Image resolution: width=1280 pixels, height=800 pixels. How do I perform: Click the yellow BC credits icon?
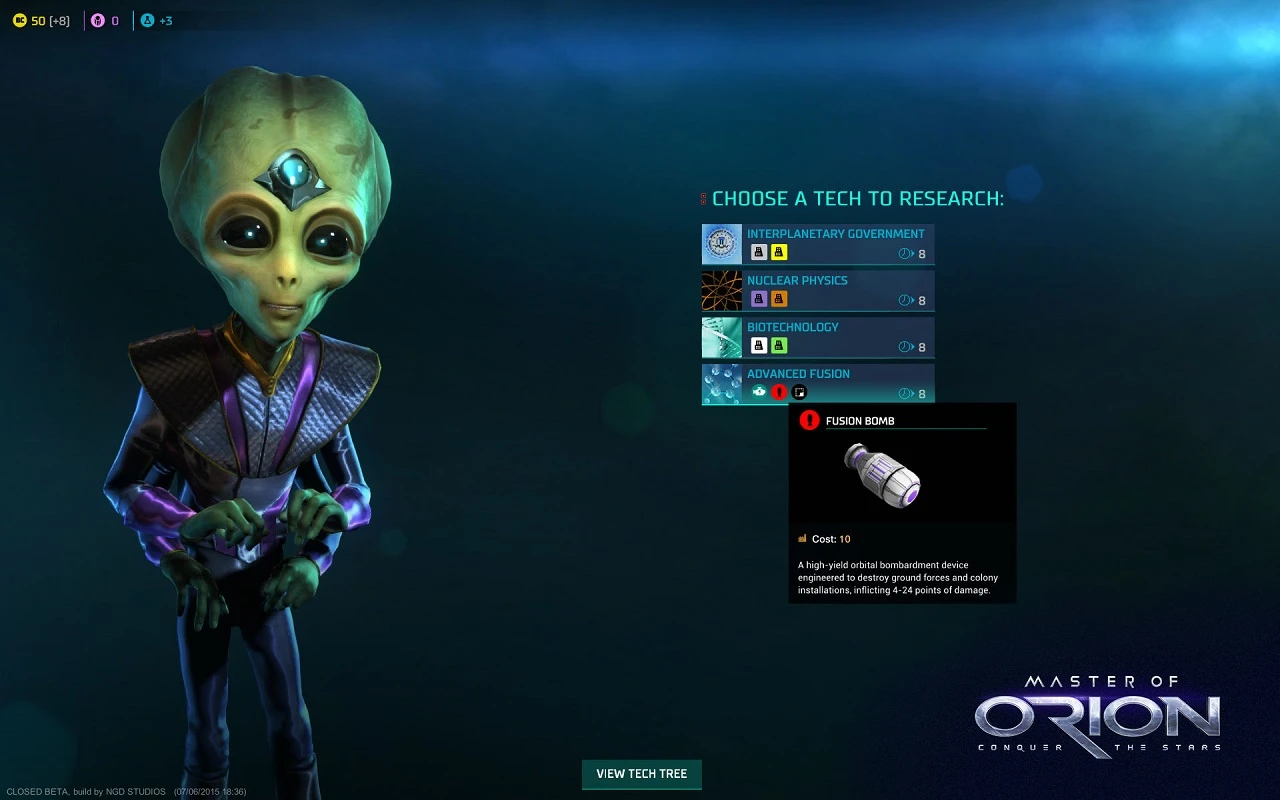pyautogui.click(x=19, y=20)
